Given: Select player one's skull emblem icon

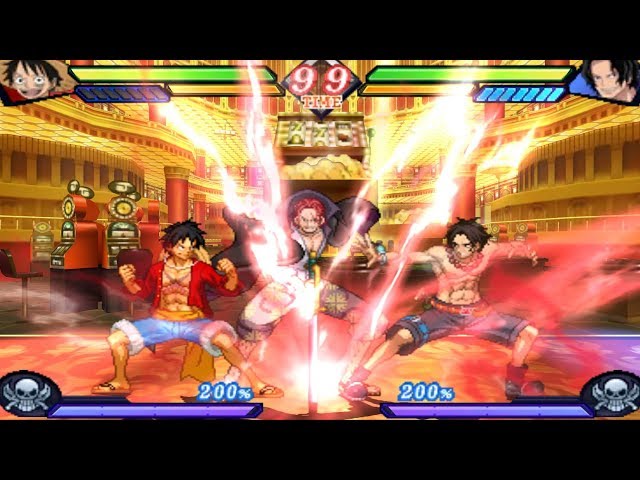Looking at the screenshot, I should [x=25, y=393].
